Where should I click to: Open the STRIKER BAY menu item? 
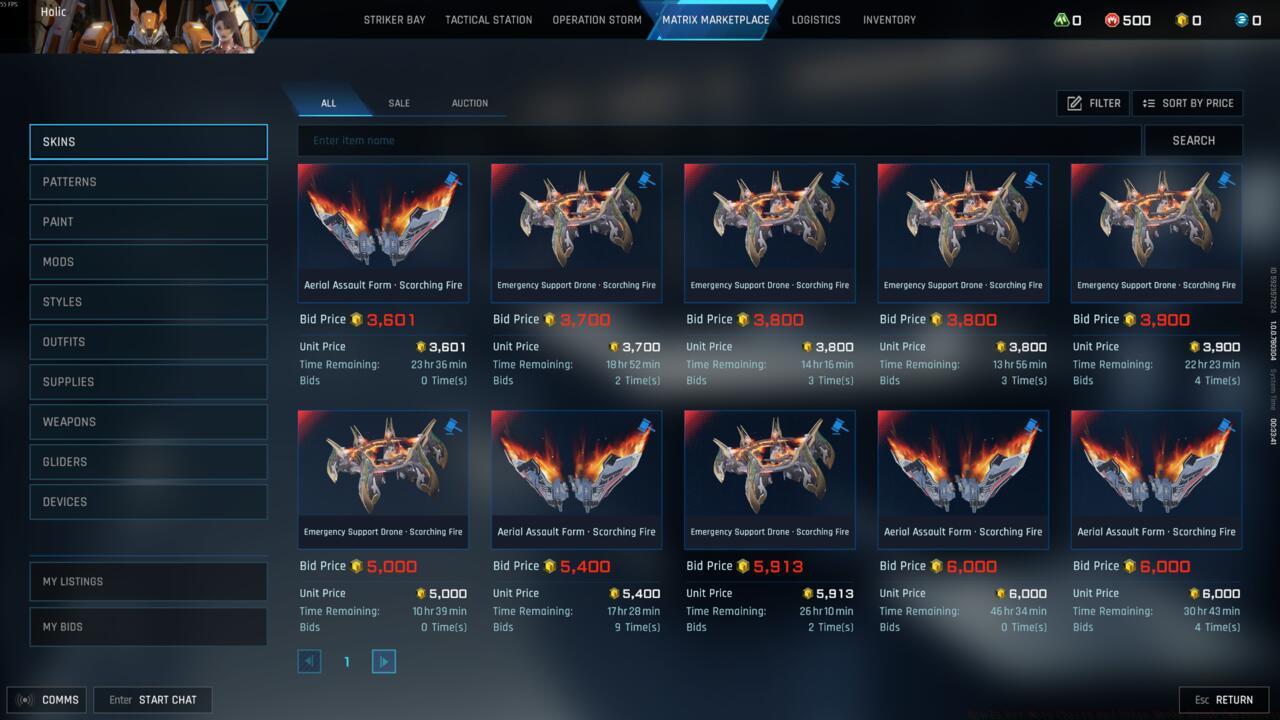pos(394,19)
